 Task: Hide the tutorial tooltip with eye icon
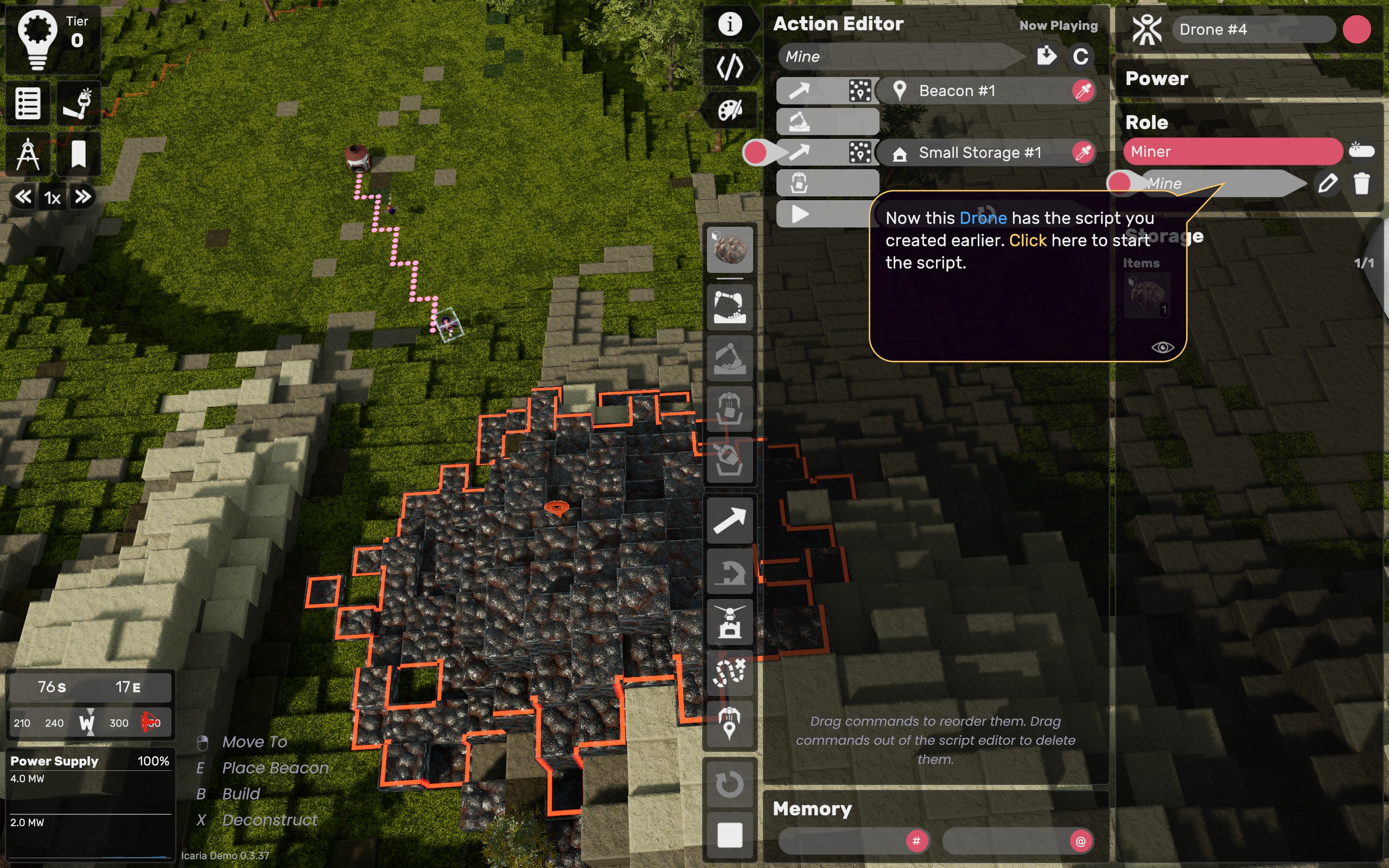click(1162, 347)
